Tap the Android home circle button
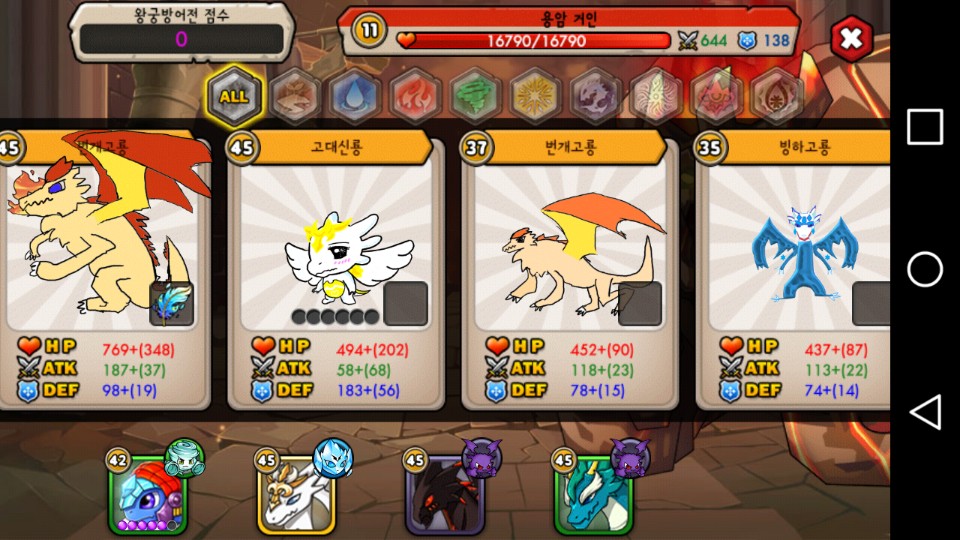Screen dimensions: 960x540 click(x=925, y=269)
